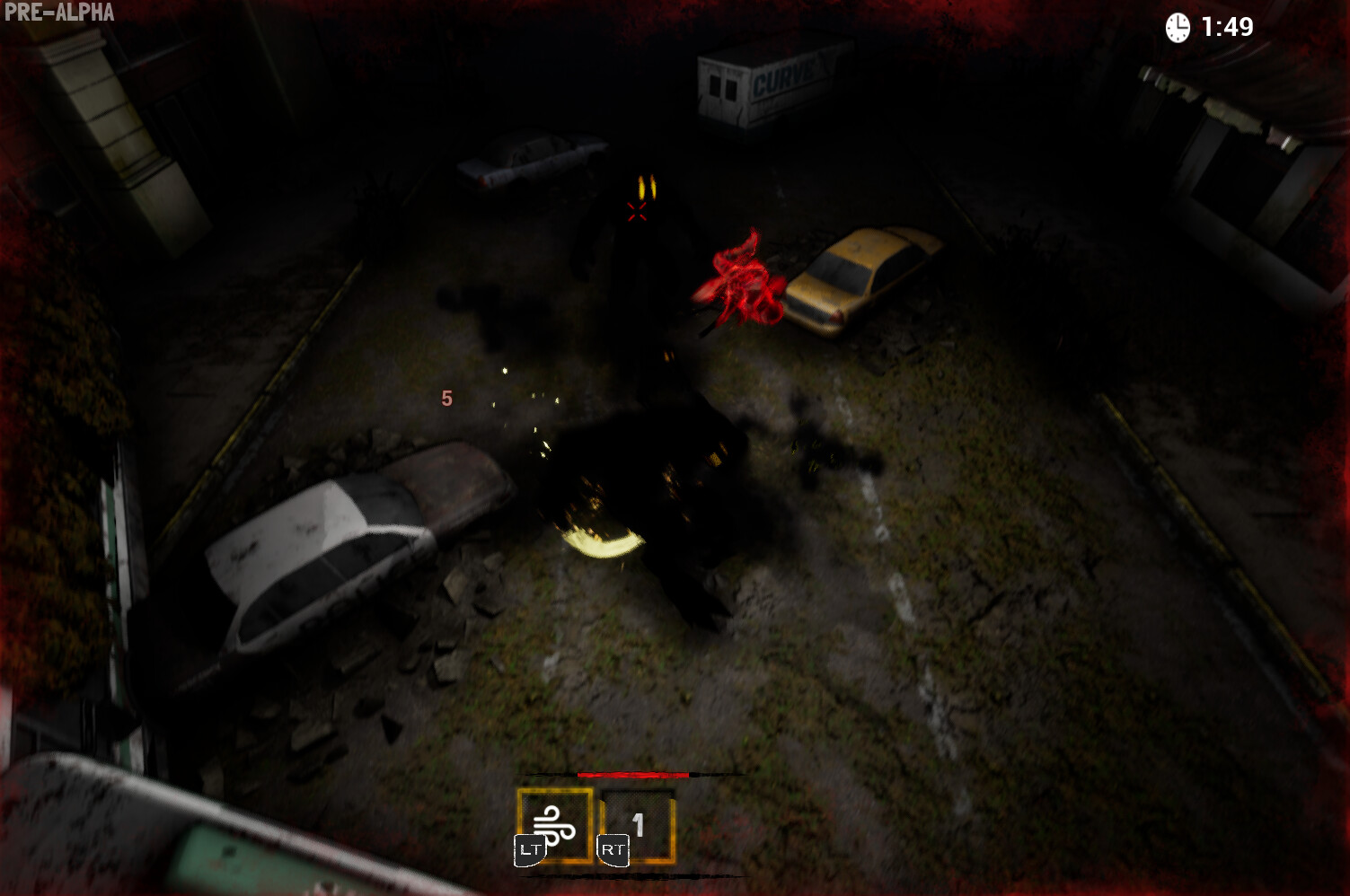
Task: Click the RT trigger prompt badge
Action: click(614, 848)
